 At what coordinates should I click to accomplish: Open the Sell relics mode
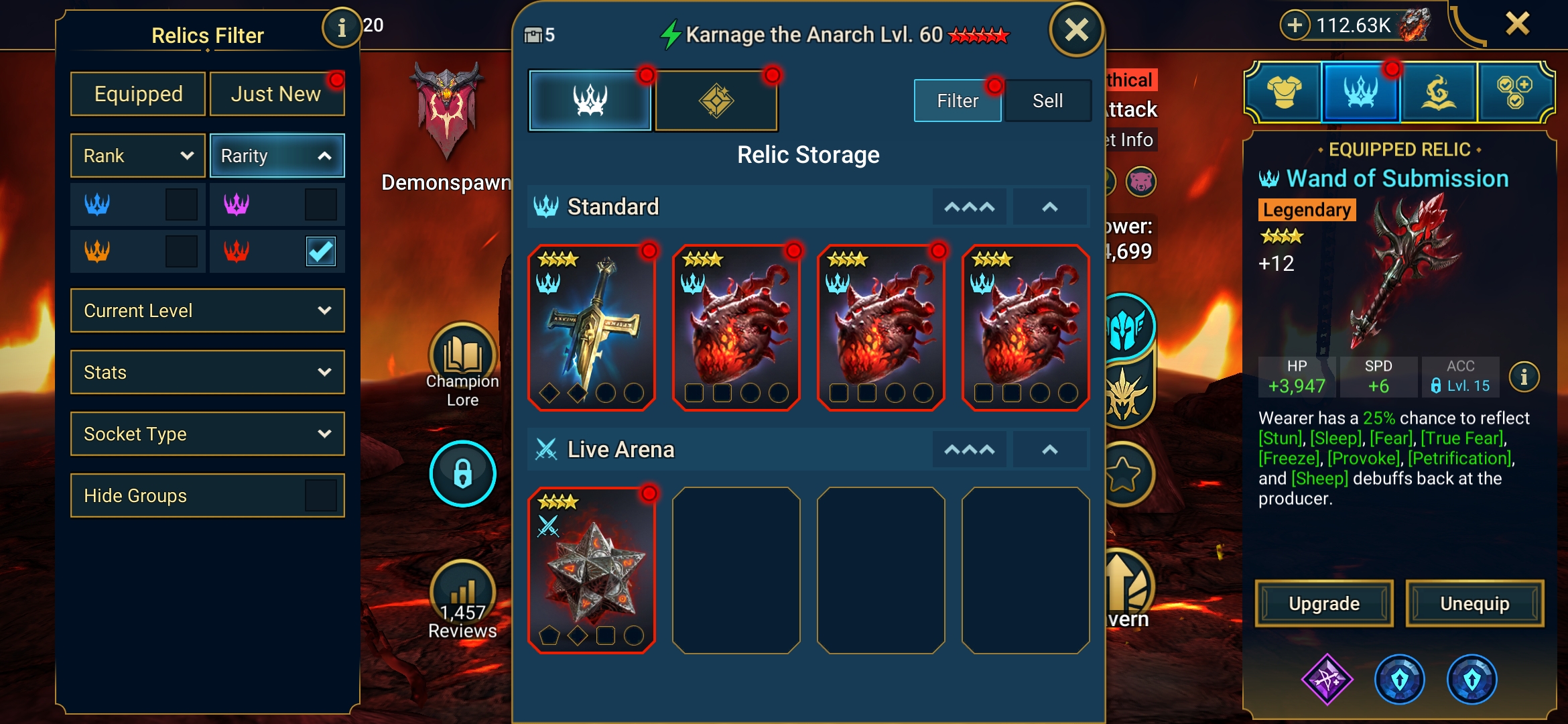tap(1047, 101)
